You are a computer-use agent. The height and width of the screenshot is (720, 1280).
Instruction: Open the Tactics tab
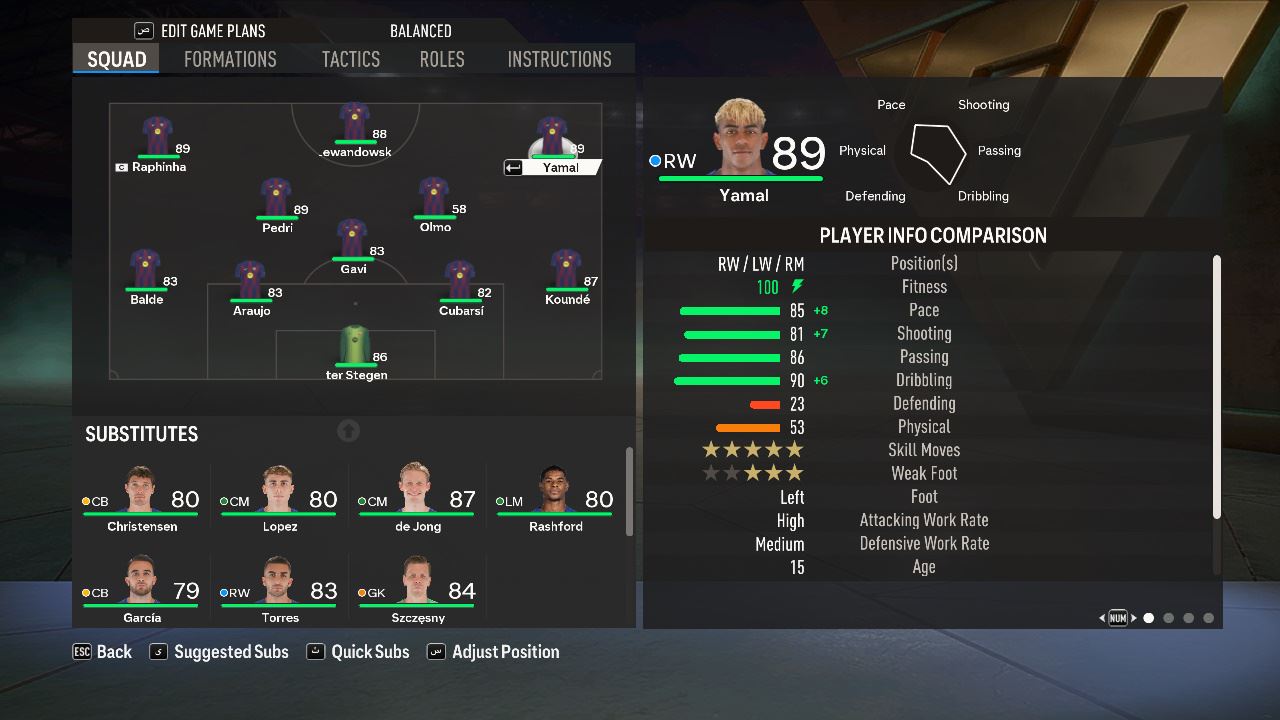pyautogui.click(x=350, y=59)
